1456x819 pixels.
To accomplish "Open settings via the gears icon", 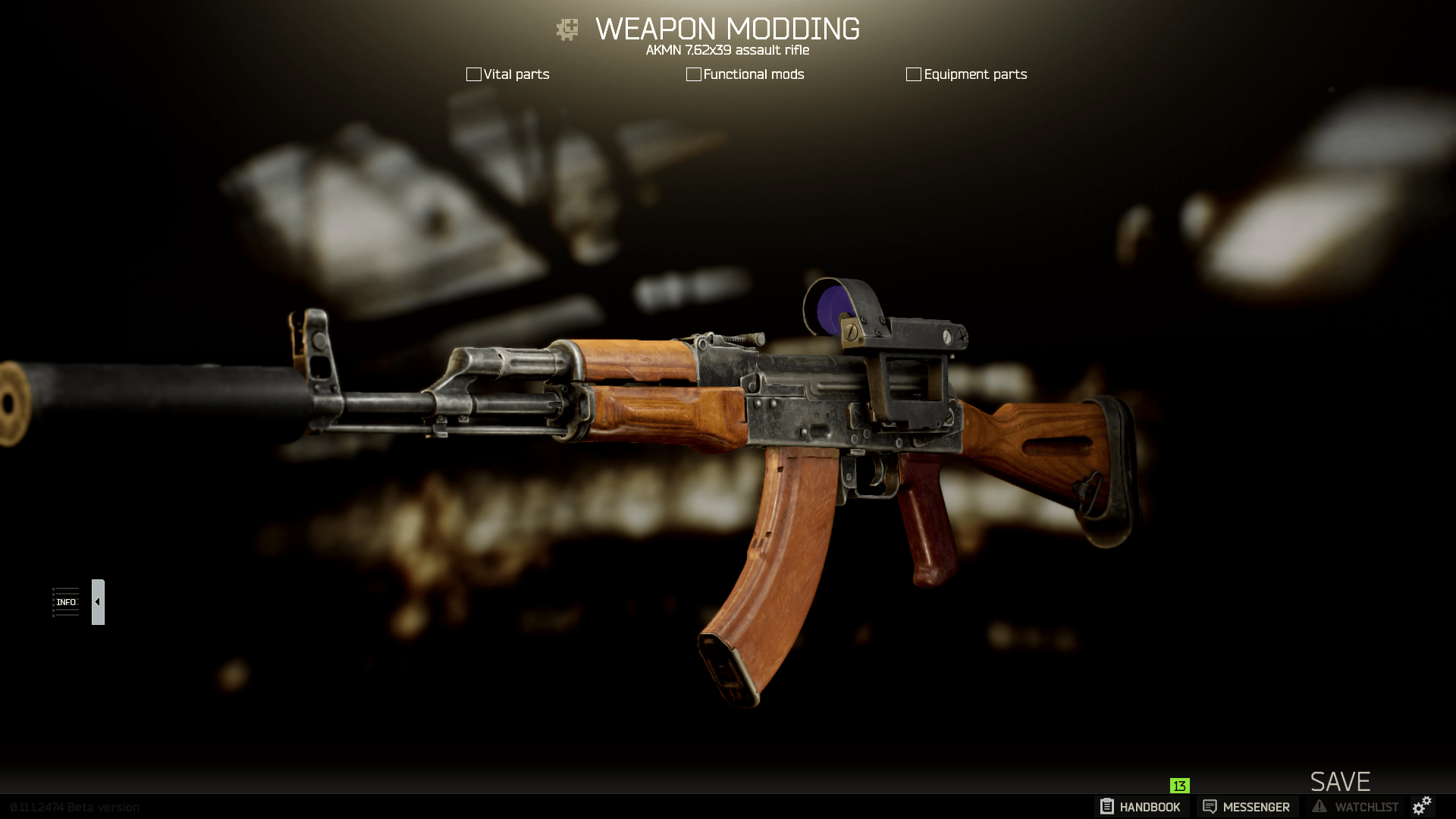I will click(1422, 805).
